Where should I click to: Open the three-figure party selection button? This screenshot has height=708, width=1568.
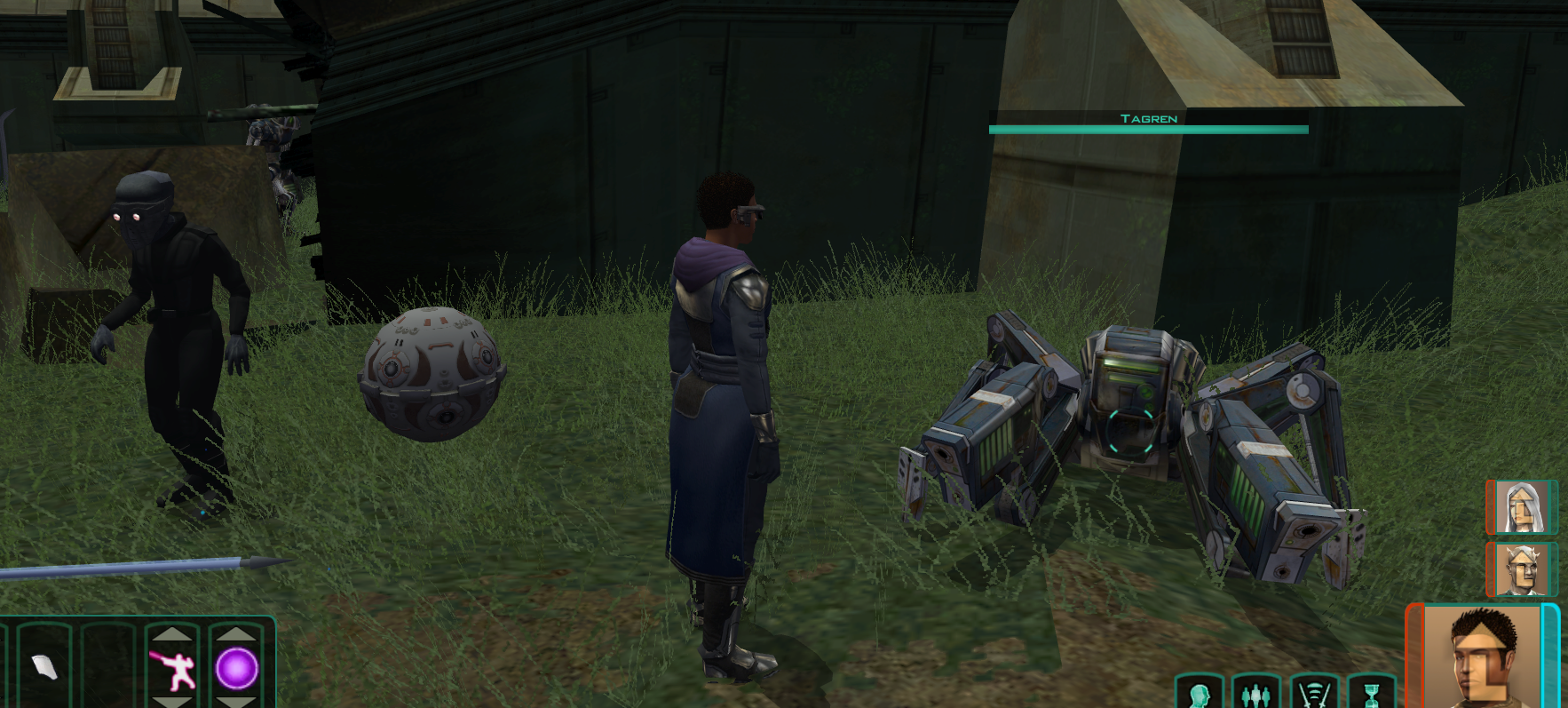[x=1255, y=694]
